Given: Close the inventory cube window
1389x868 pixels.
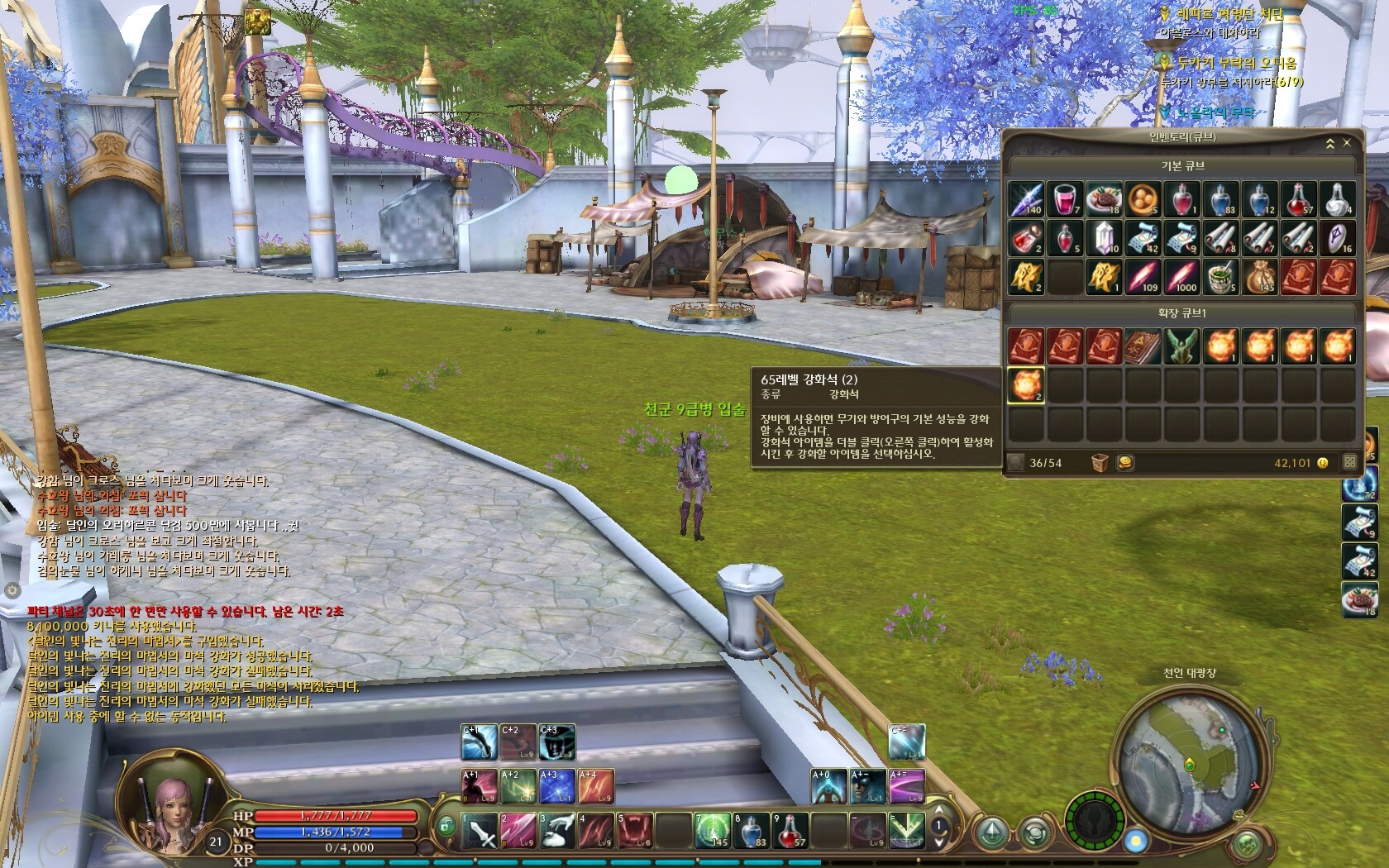Looking at the screenshot, I should 1347,143.
